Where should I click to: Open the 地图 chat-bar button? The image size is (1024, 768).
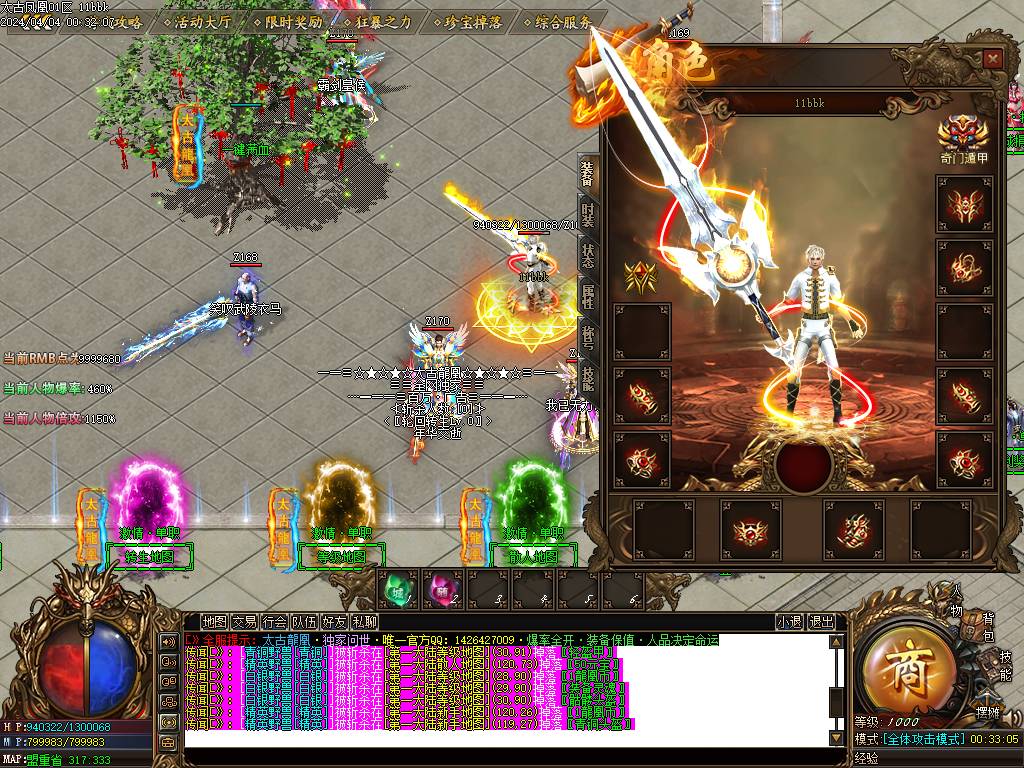point(214,622)
